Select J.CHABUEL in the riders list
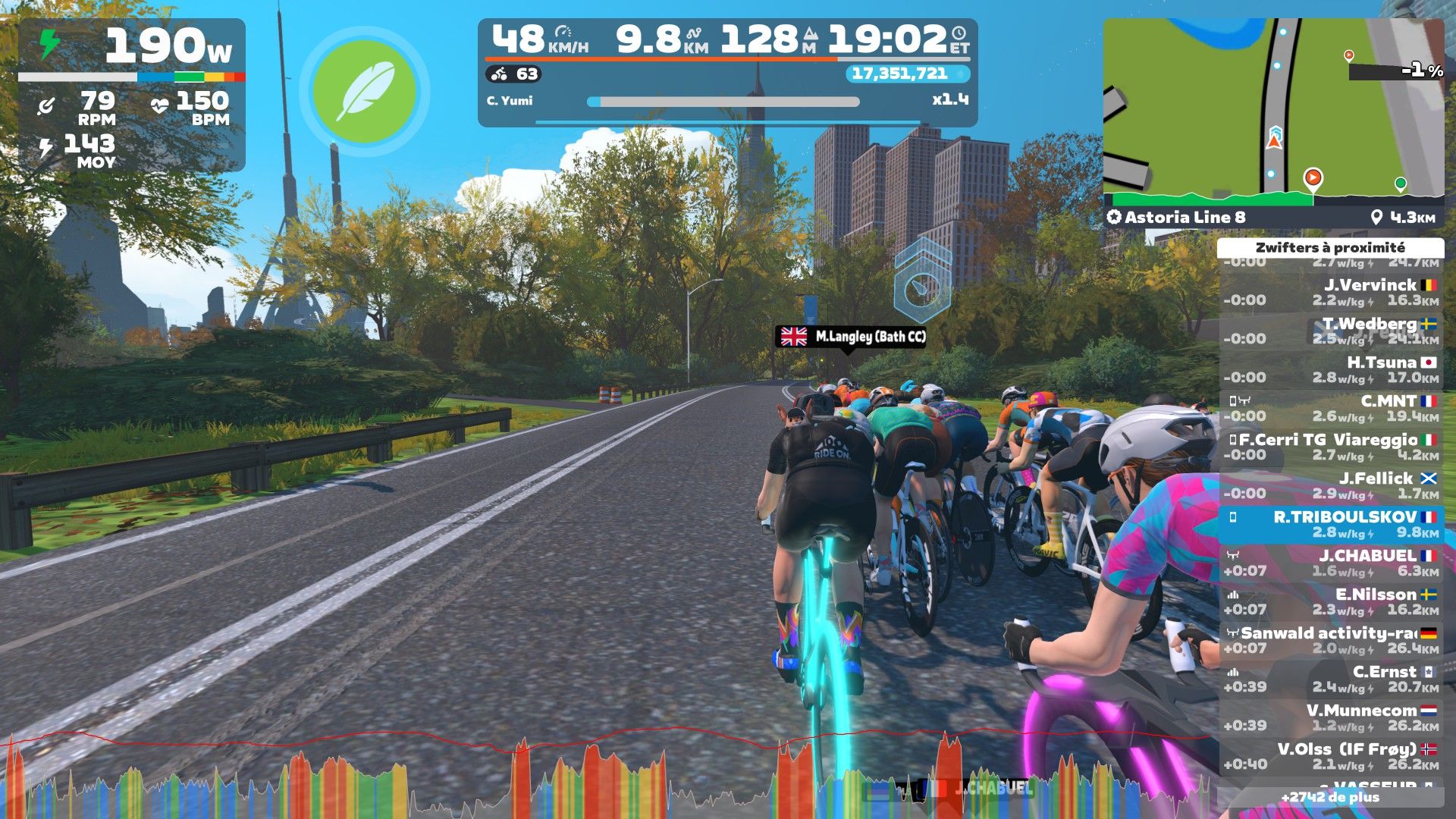1456x819 pixels. point(1331,563)
